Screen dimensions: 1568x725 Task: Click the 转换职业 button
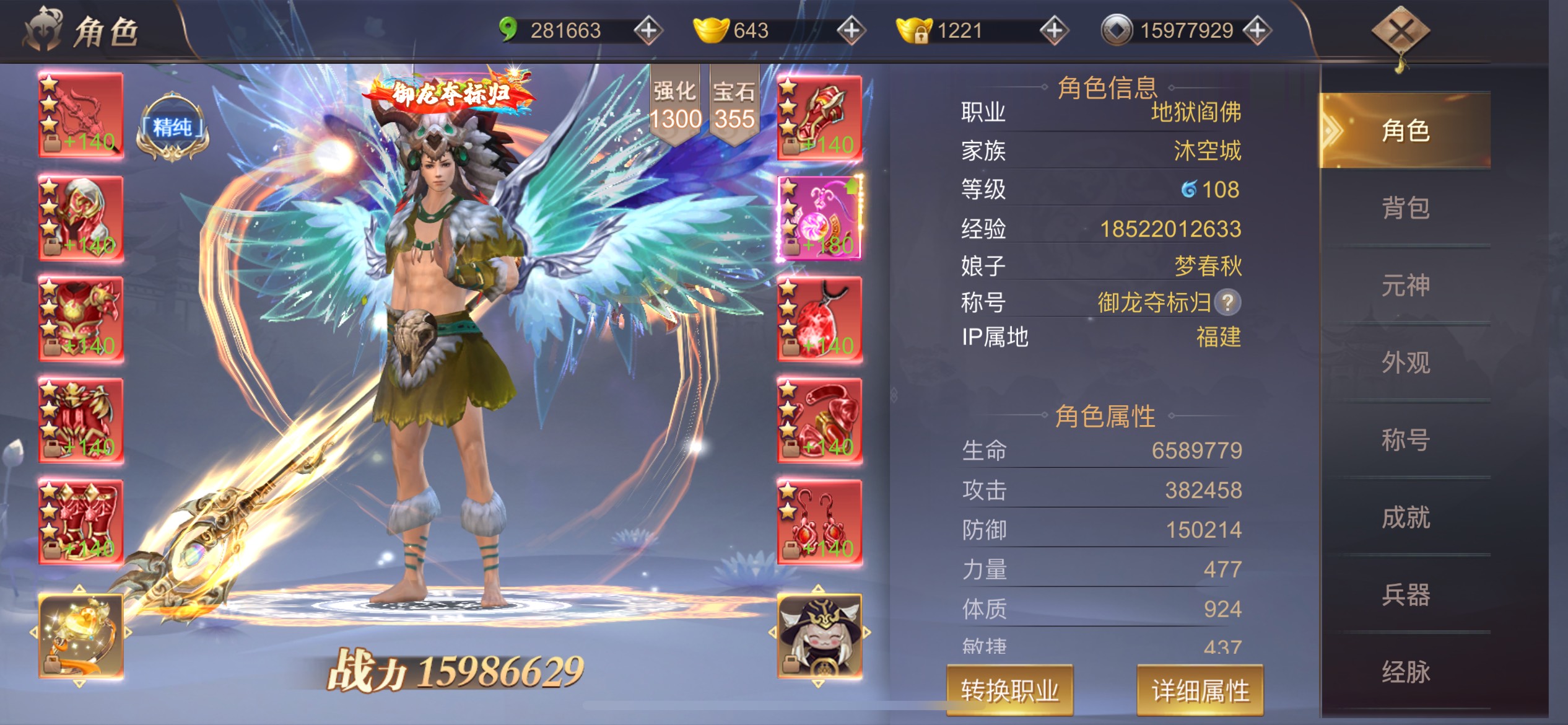[1009, 690]
